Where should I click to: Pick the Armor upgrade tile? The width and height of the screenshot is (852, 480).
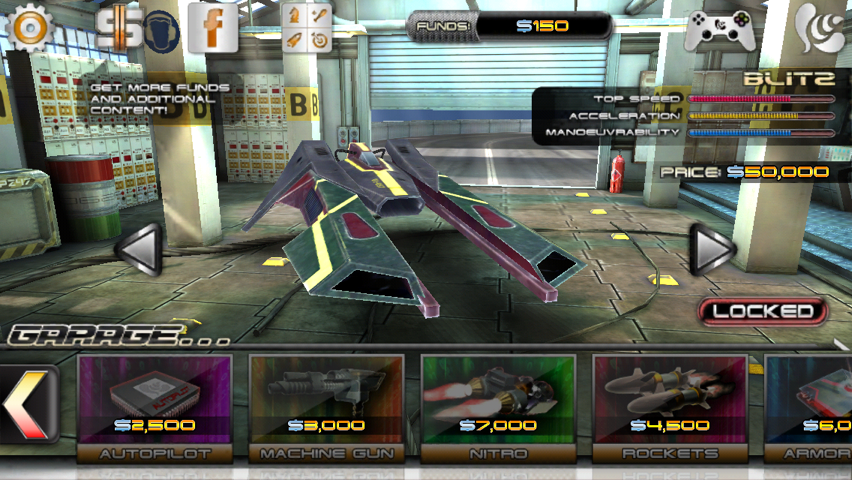(x=810, y=405)
